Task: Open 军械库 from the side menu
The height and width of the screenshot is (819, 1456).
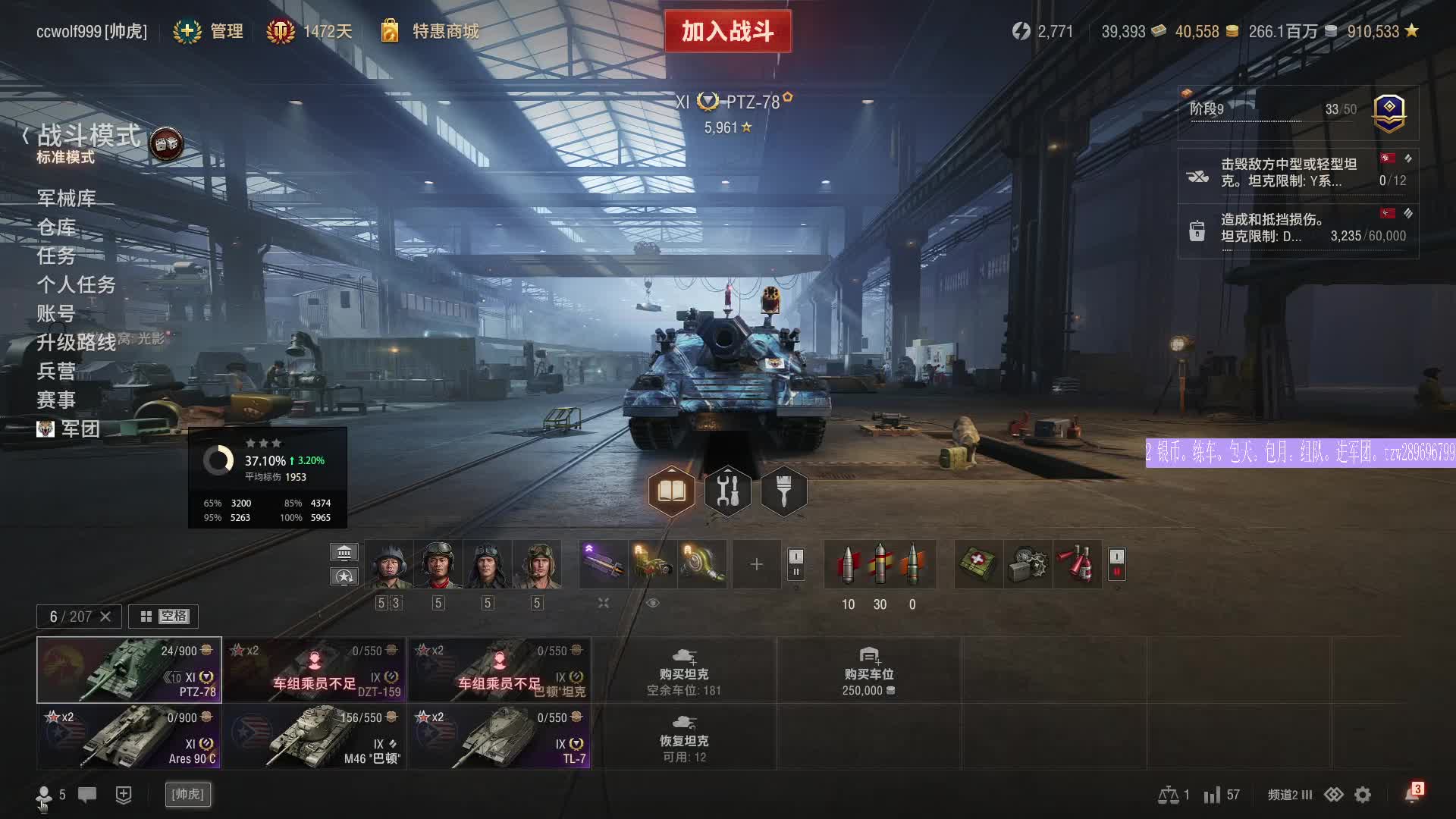Action: point(66,198)
